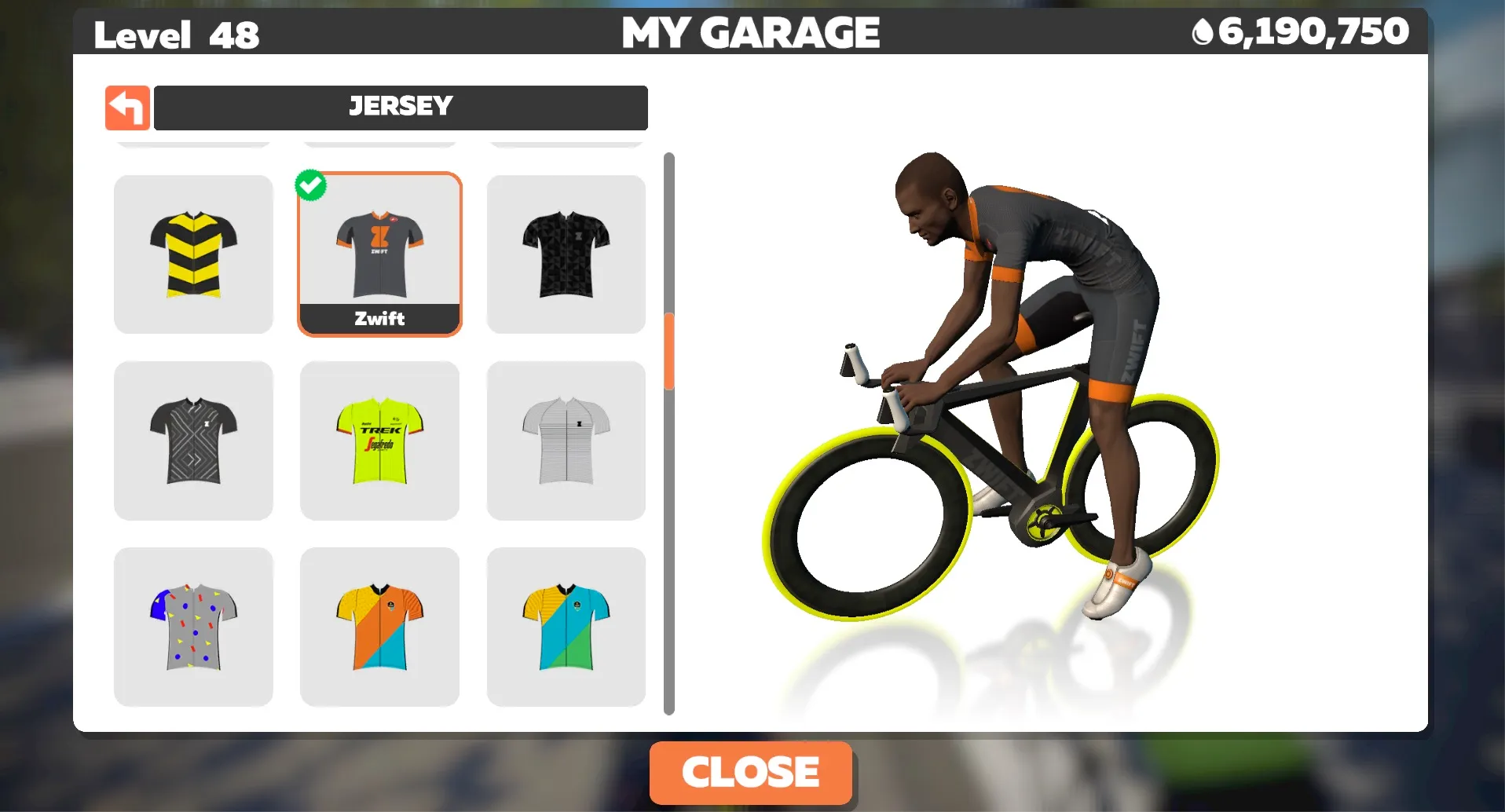
Task: Choose the gray Zwift jersey
Action: tap(379, 254)
